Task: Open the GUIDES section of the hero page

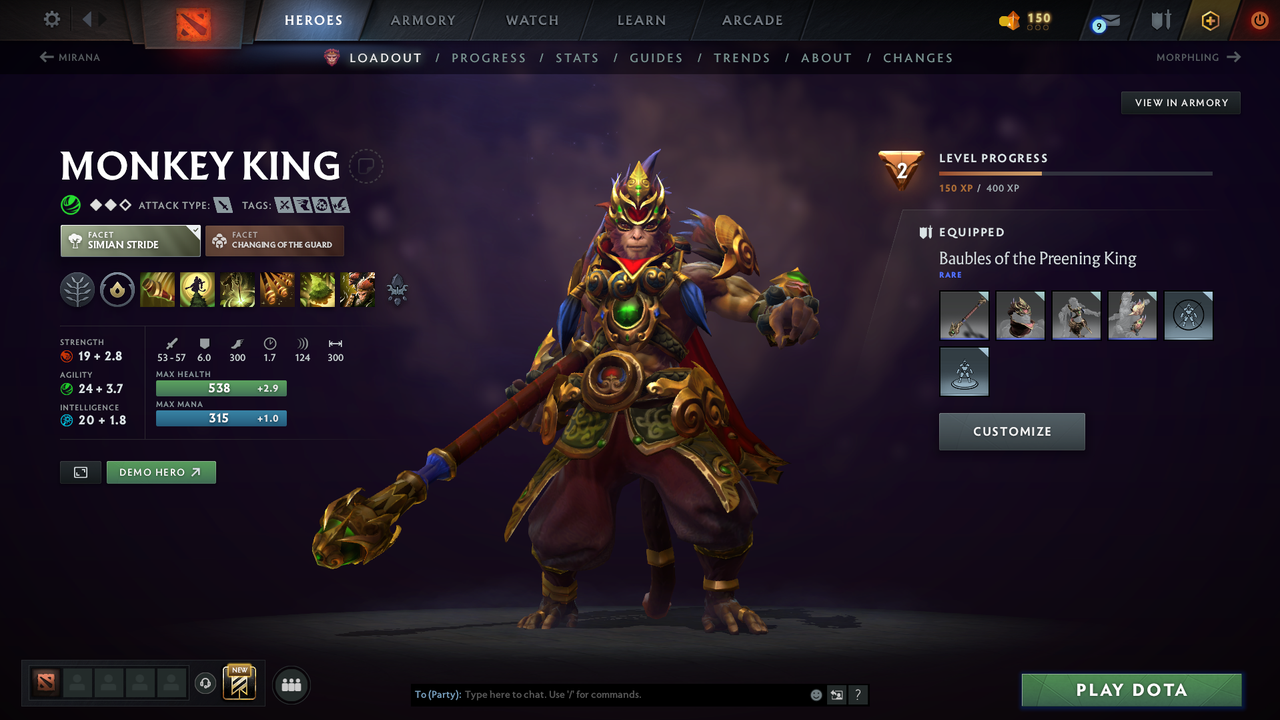Action: (x=656, y=58)
